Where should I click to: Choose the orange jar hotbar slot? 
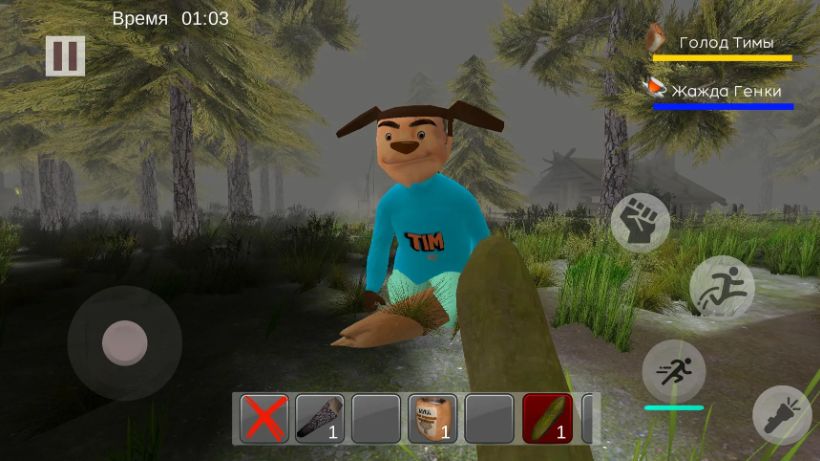click(433, 418)
